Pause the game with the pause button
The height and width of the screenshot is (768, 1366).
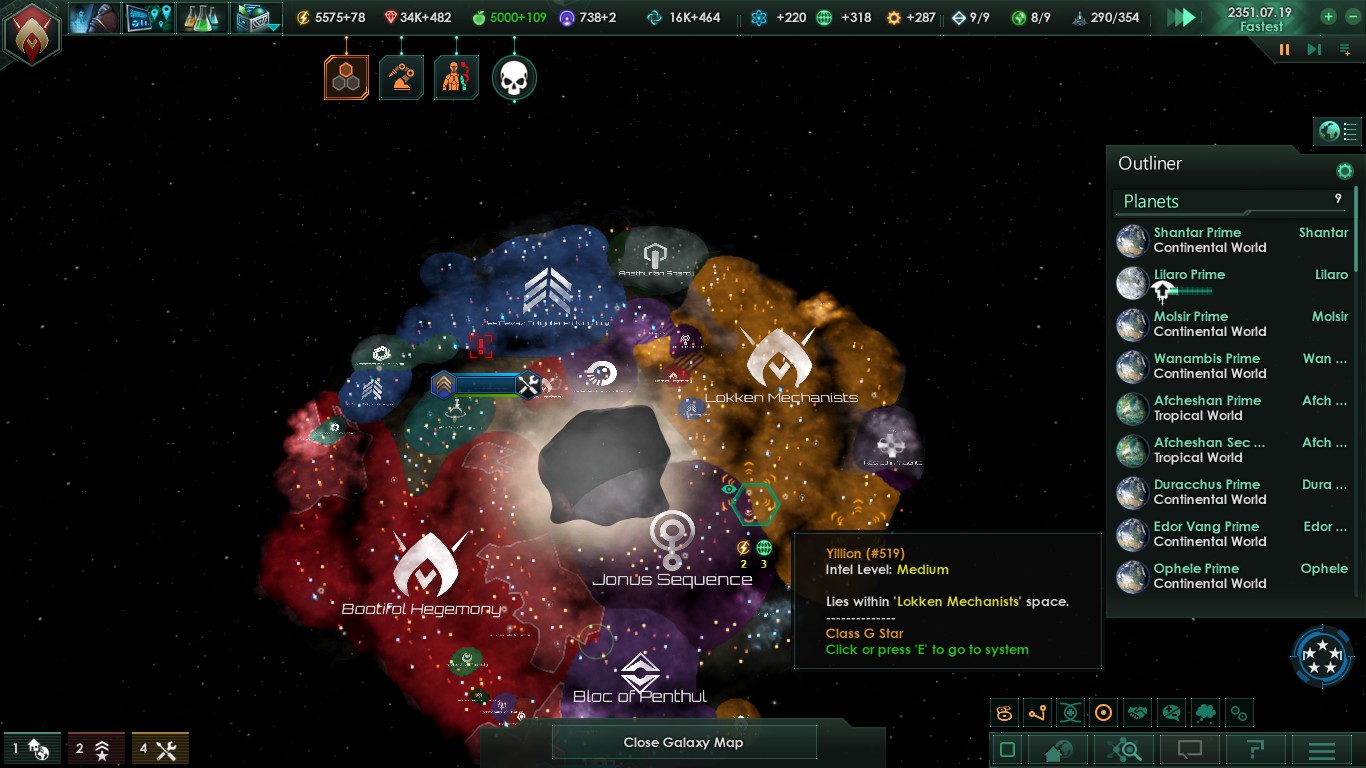point(1284,49)
